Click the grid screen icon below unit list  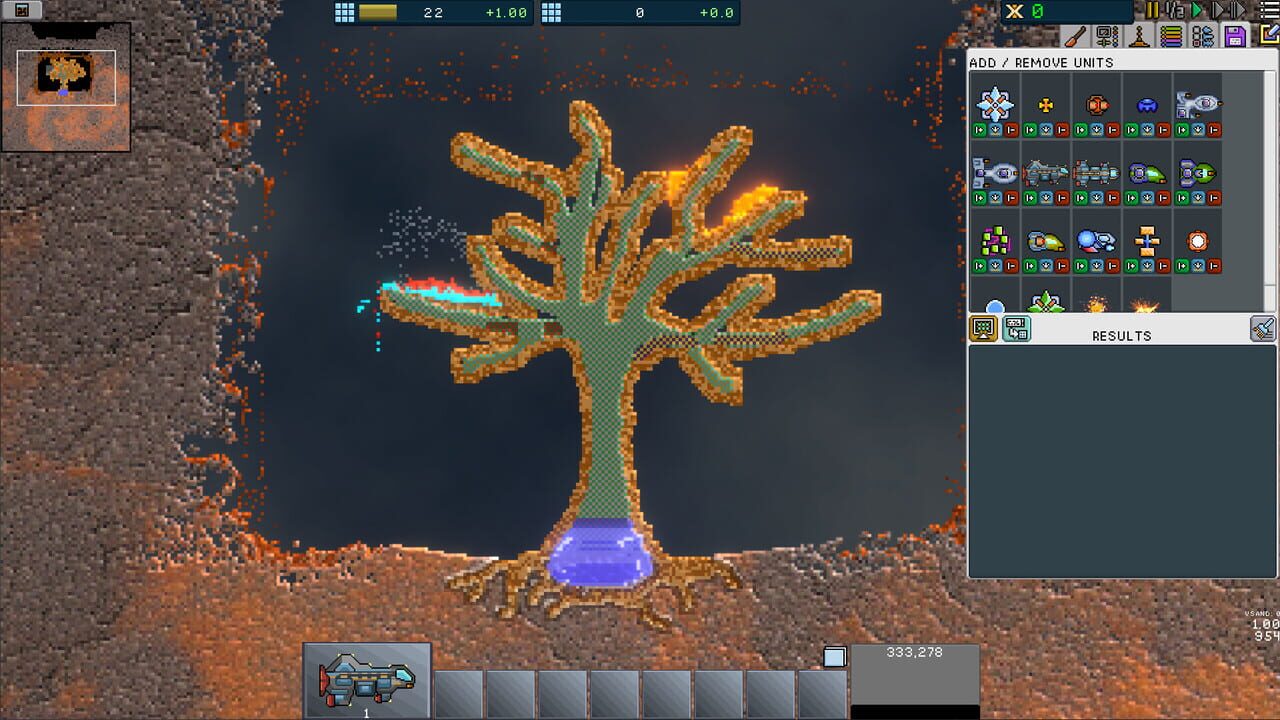point(982,328)
